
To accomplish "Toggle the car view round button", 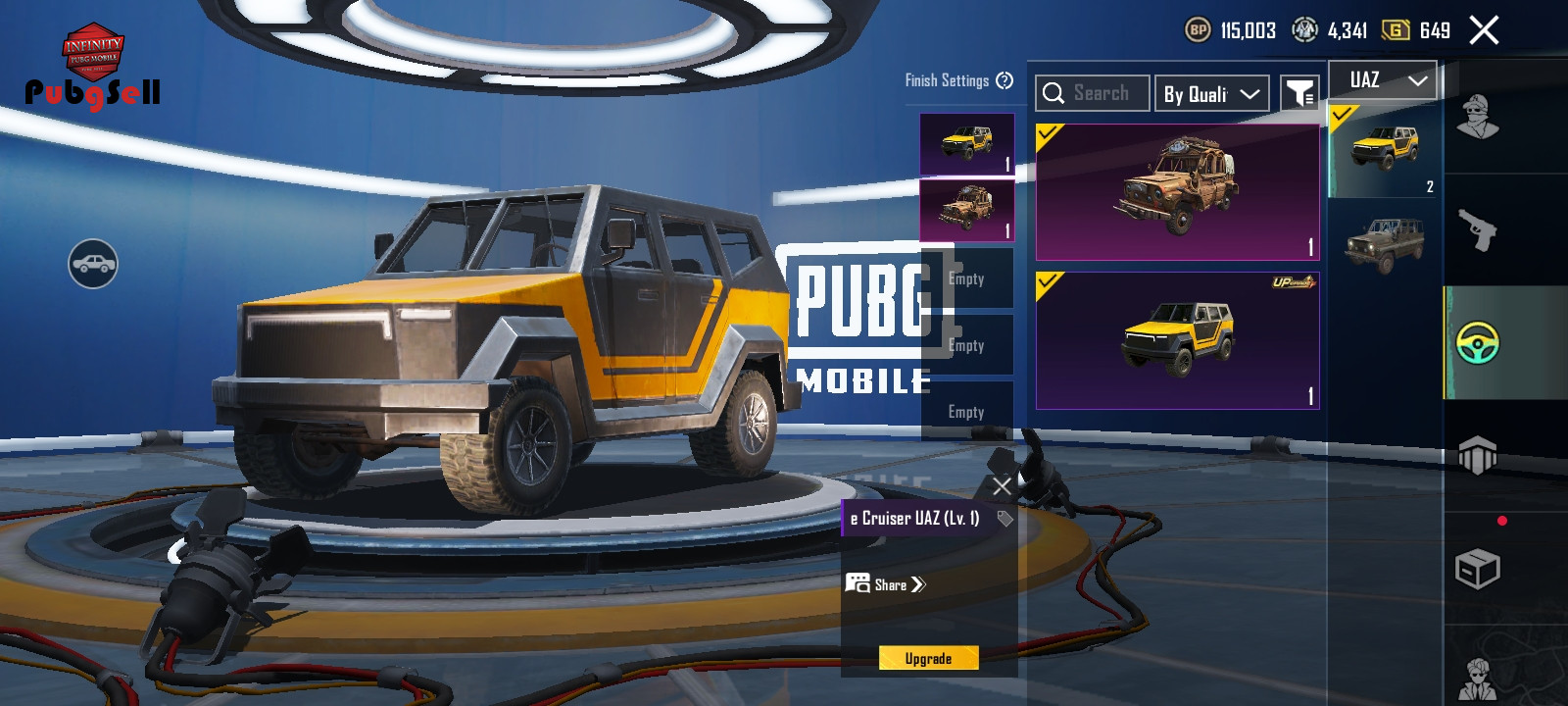I will point(93,264).
